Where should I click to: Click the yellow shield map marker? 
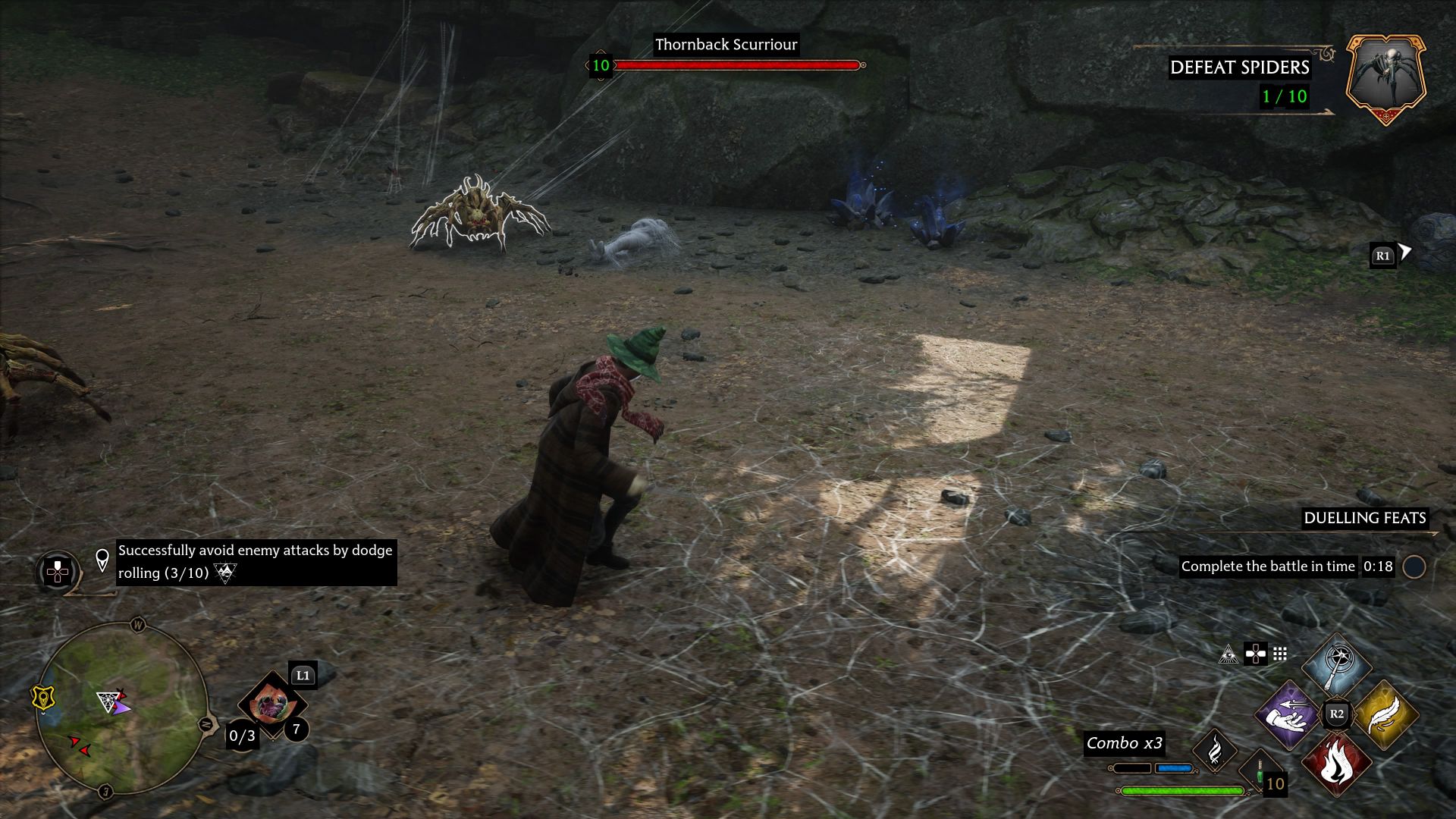tap(42, 698)
